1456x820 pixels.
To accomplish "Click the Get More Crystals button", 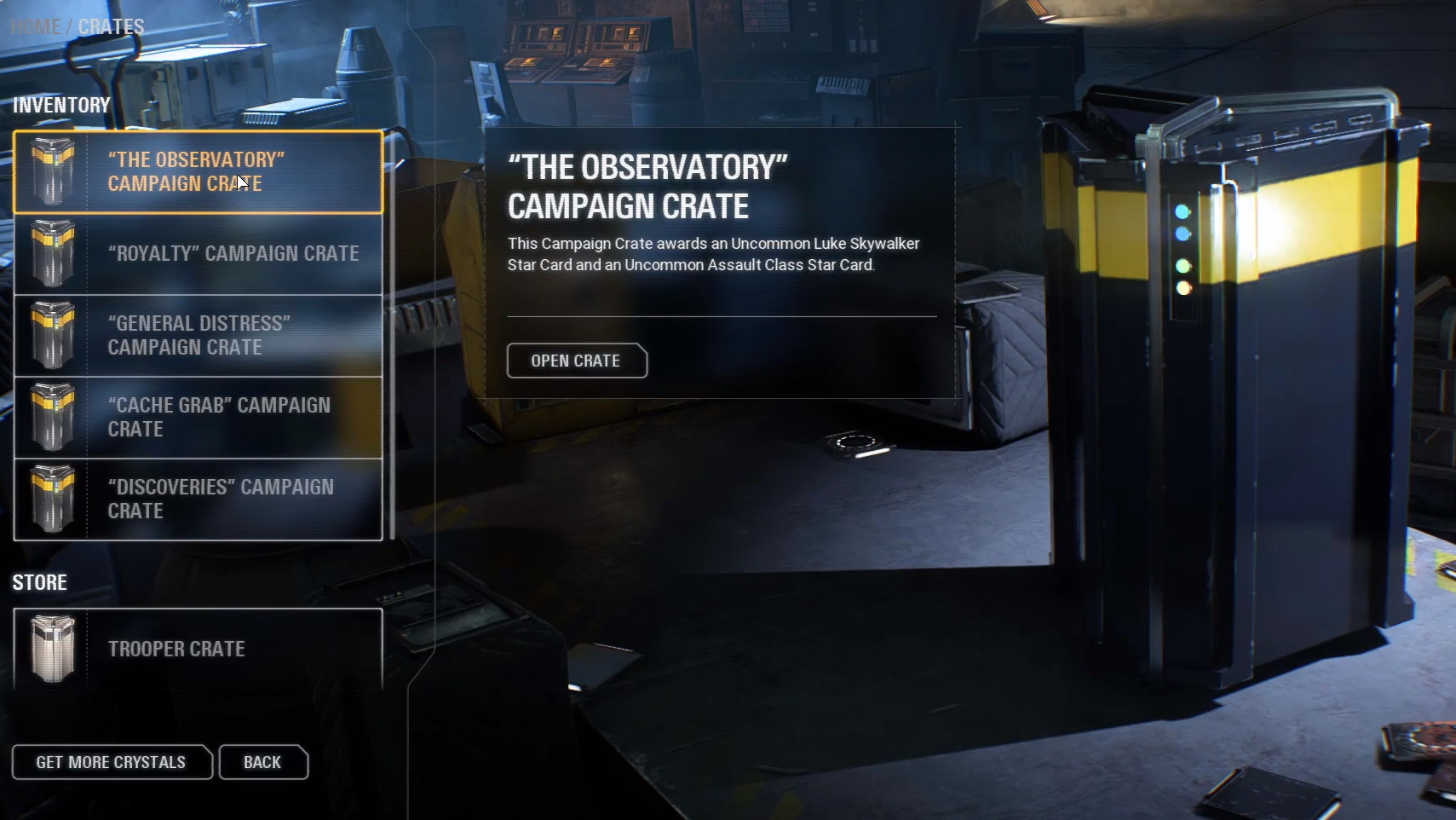I will click(112, 762).
